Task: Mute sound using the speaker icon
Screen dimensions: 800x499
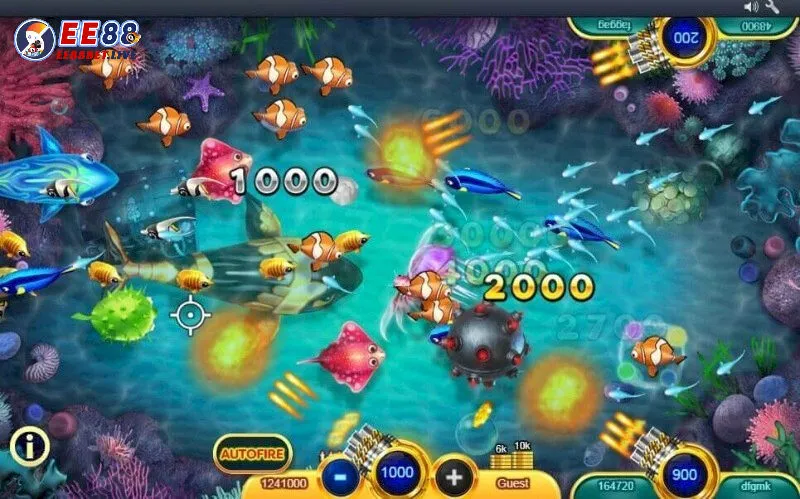Action: coord(752,7)
